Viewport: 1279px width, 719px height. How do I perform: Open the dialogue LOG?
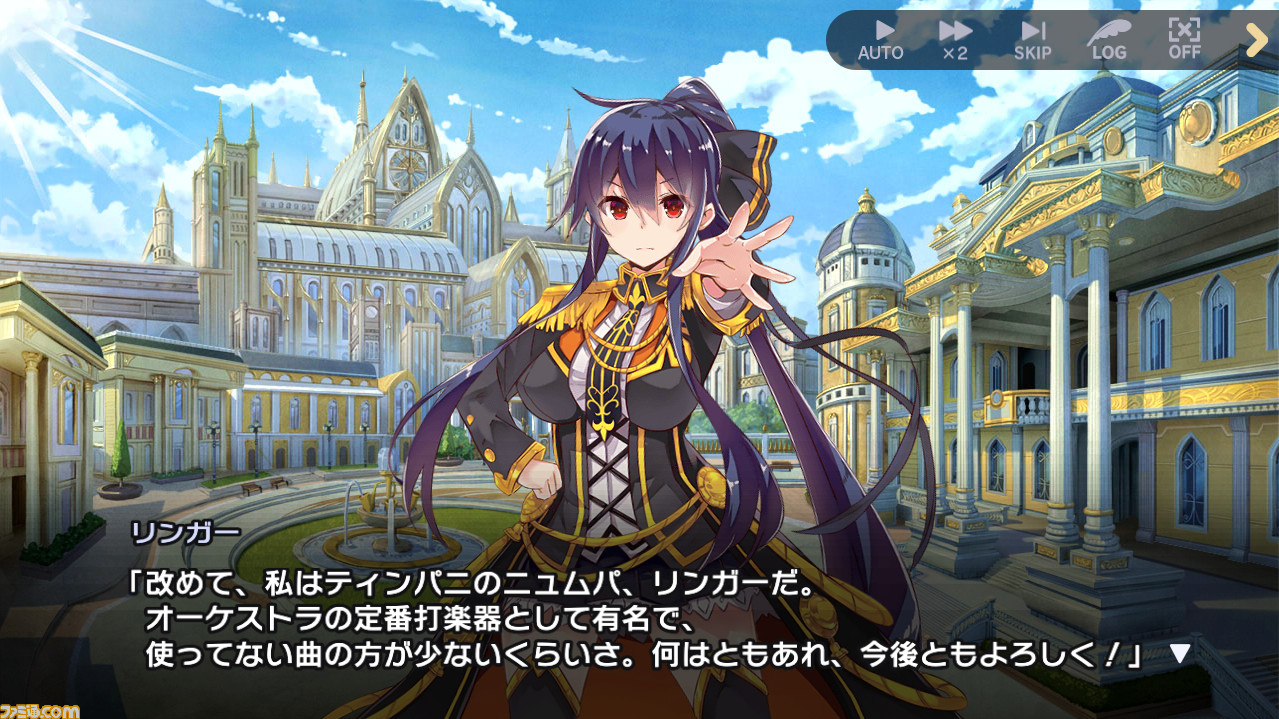1108,40
